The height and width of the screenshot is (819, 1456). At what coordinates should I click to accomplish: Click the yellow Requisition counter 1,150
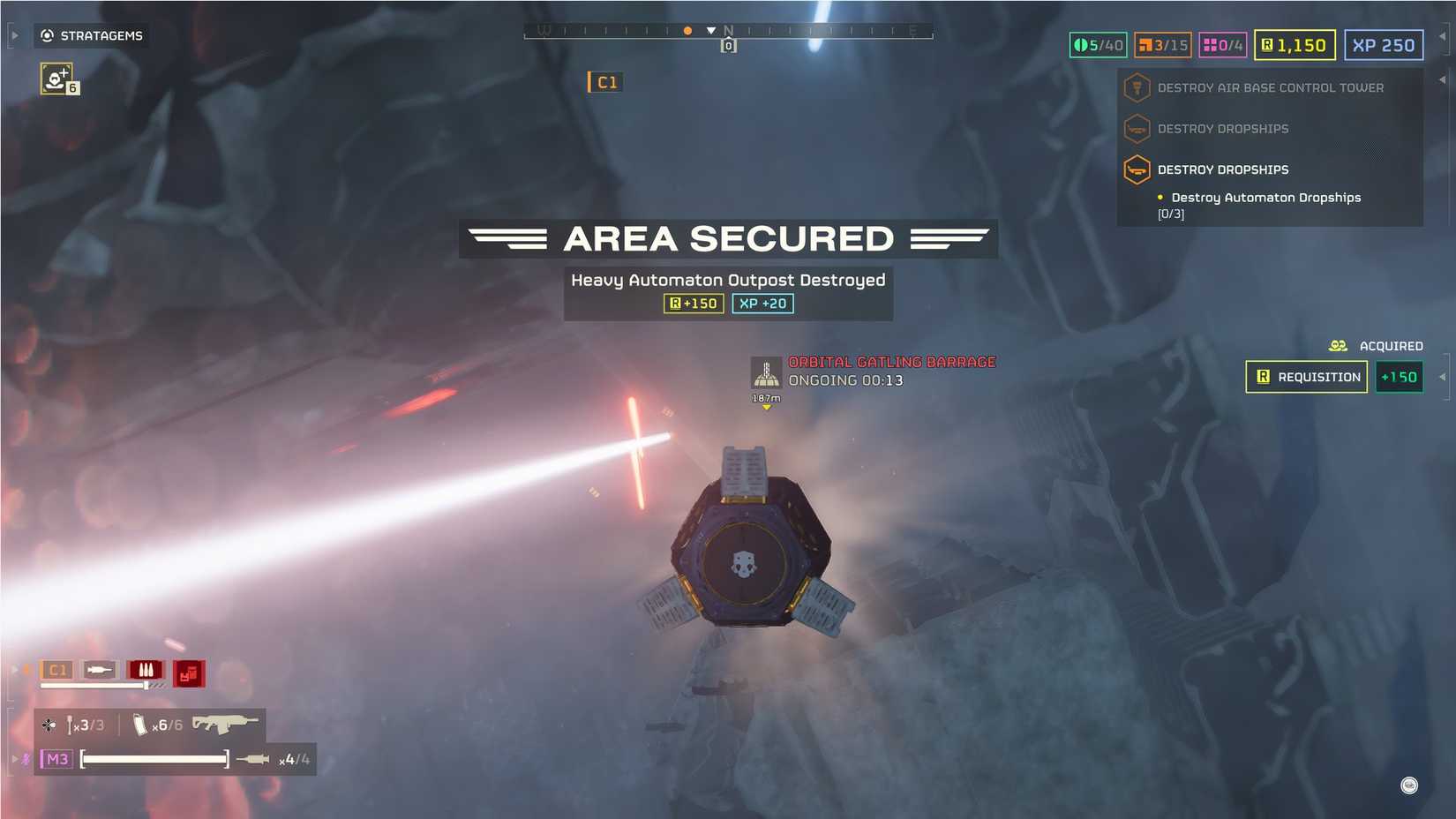tap(1294, 45)
